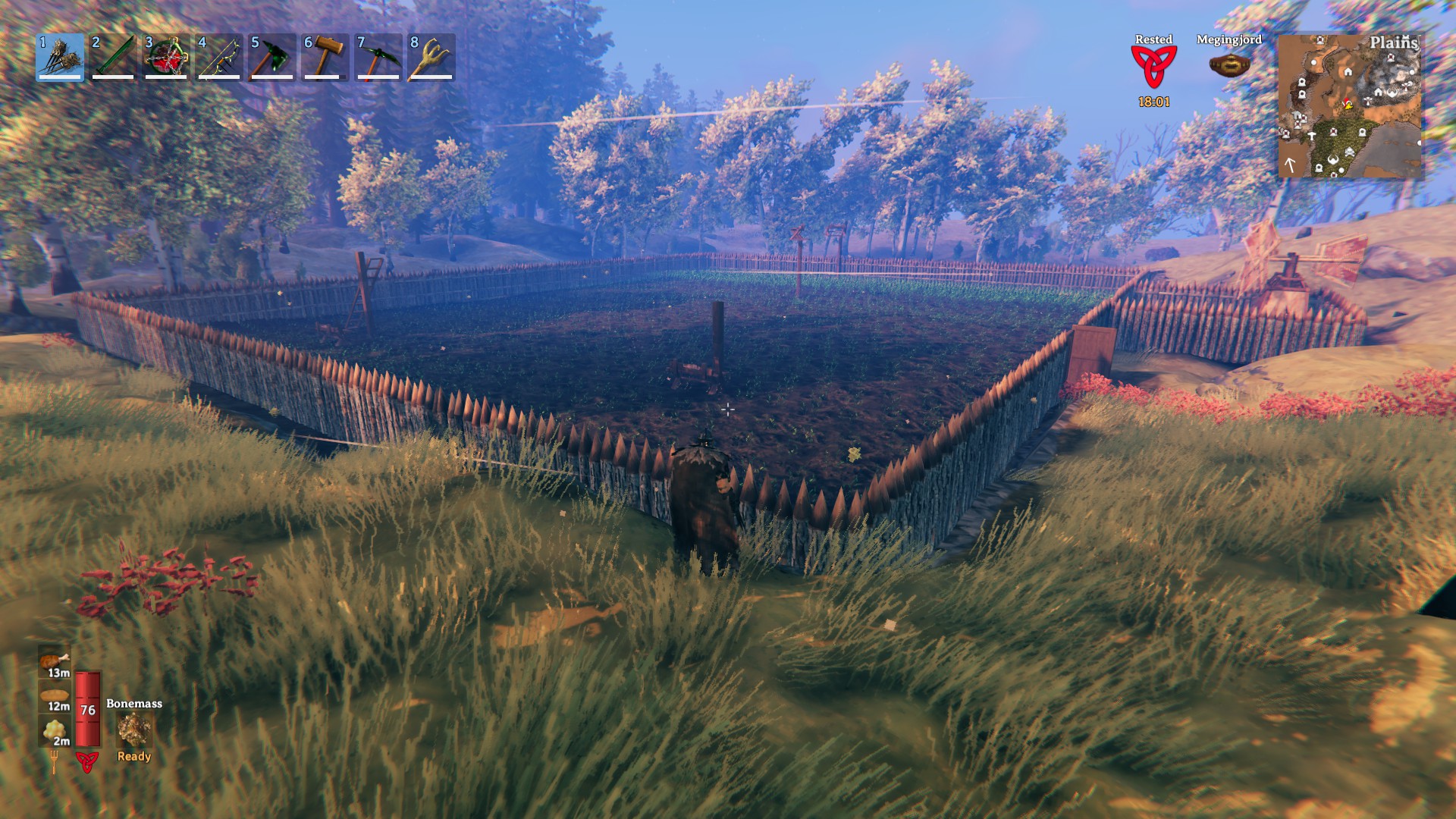Click the Rested buff icon
Viewport: 1456px width, 819px height.
coord(1153,68)
